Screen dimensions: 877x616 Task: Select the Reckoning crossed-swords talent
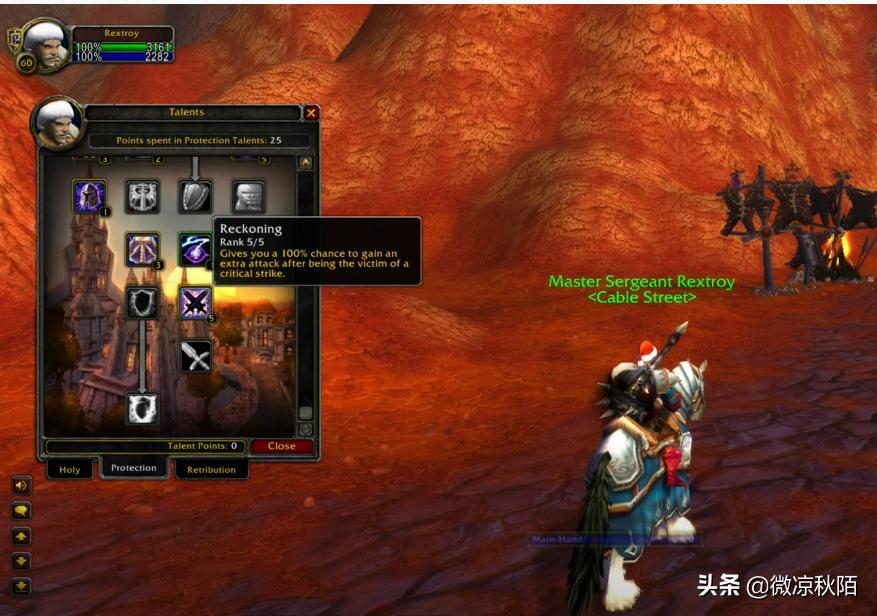pos(194,302)
